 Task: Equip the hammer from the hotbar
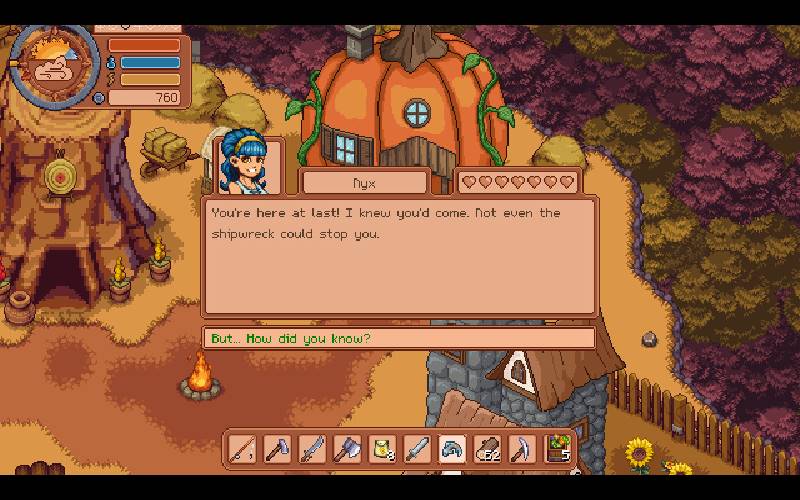coord(277,449)
